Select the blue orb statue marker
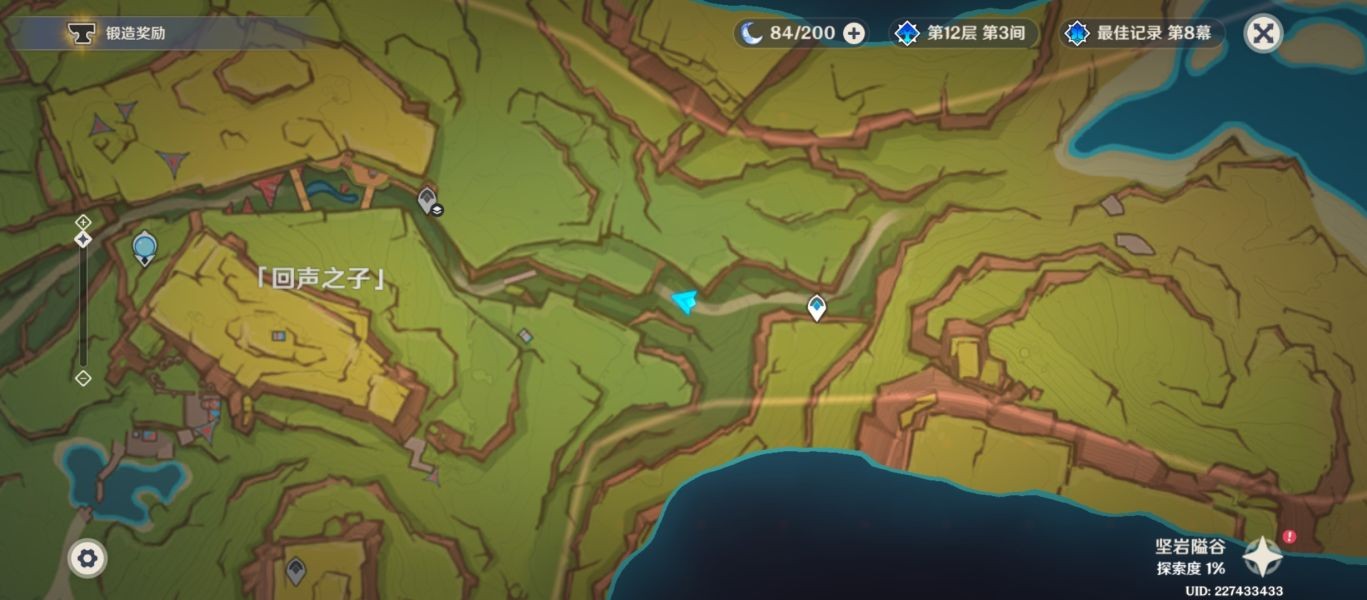This screenshot has height=600, width=1367. tap(145, 247)
